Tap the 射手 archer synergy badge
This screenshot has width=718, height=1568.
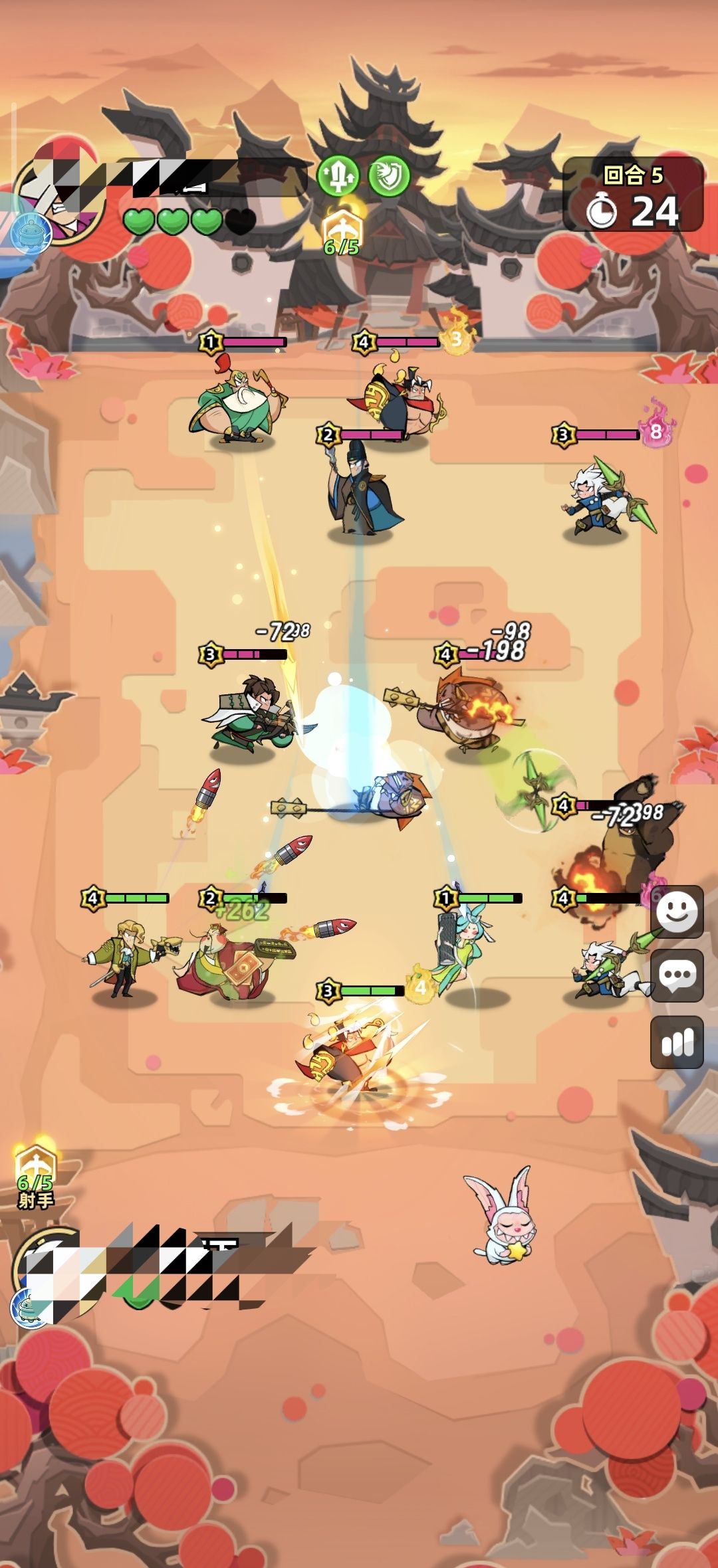click(x=36, y=1177)
